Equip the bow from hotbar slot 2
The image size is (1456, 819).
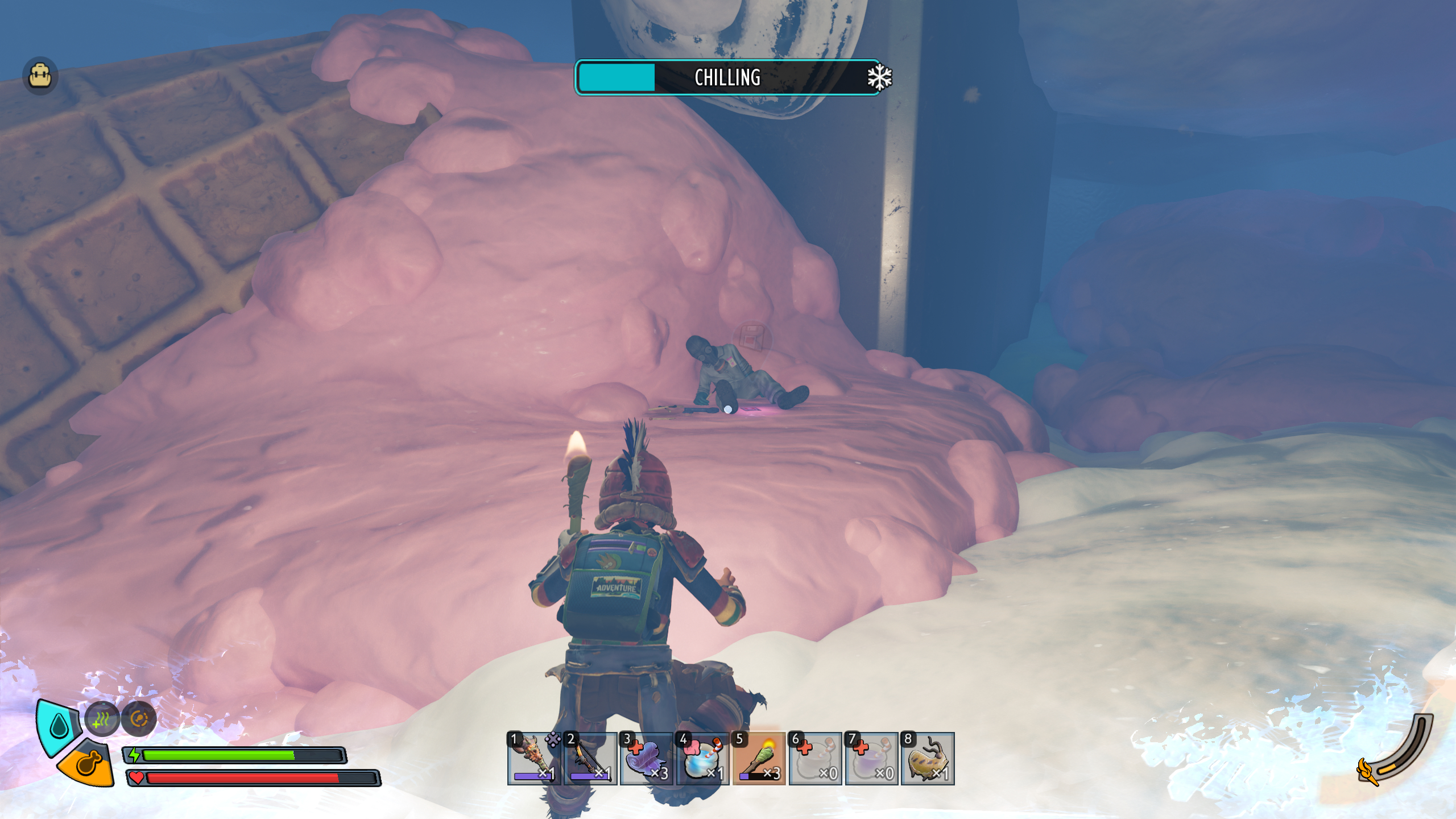590,759
